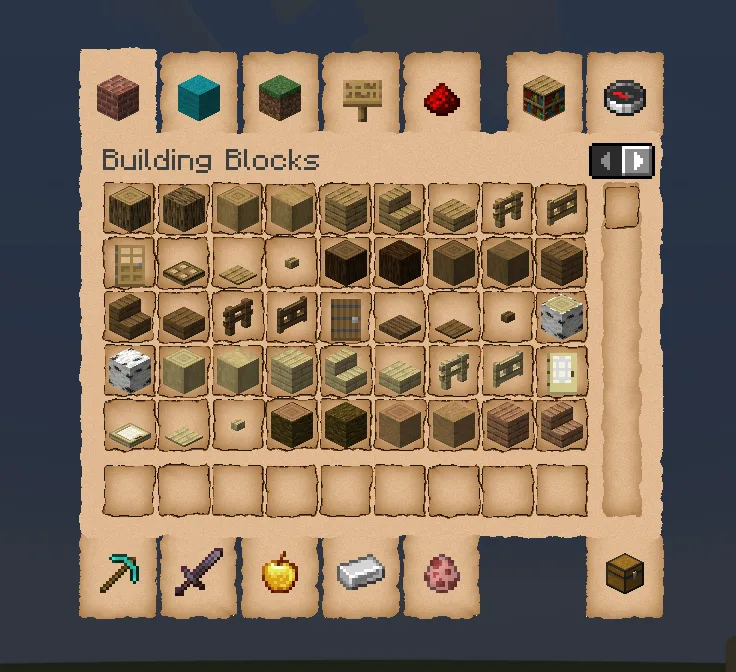This screenshot has width=736, height=672.
Task: Grab the oak trapdoor next to the oak door
Action: [183, 263]
